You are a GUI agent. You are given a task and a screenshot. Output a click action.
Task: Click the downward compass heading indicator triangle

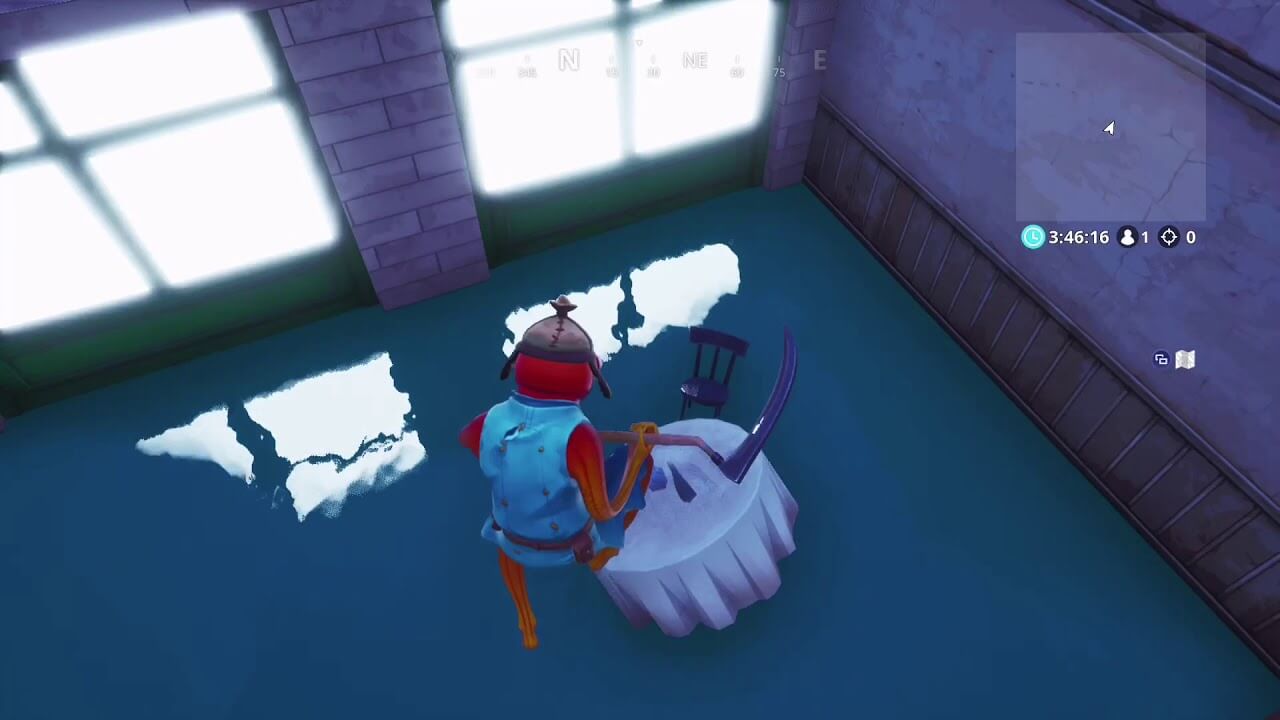637,44
